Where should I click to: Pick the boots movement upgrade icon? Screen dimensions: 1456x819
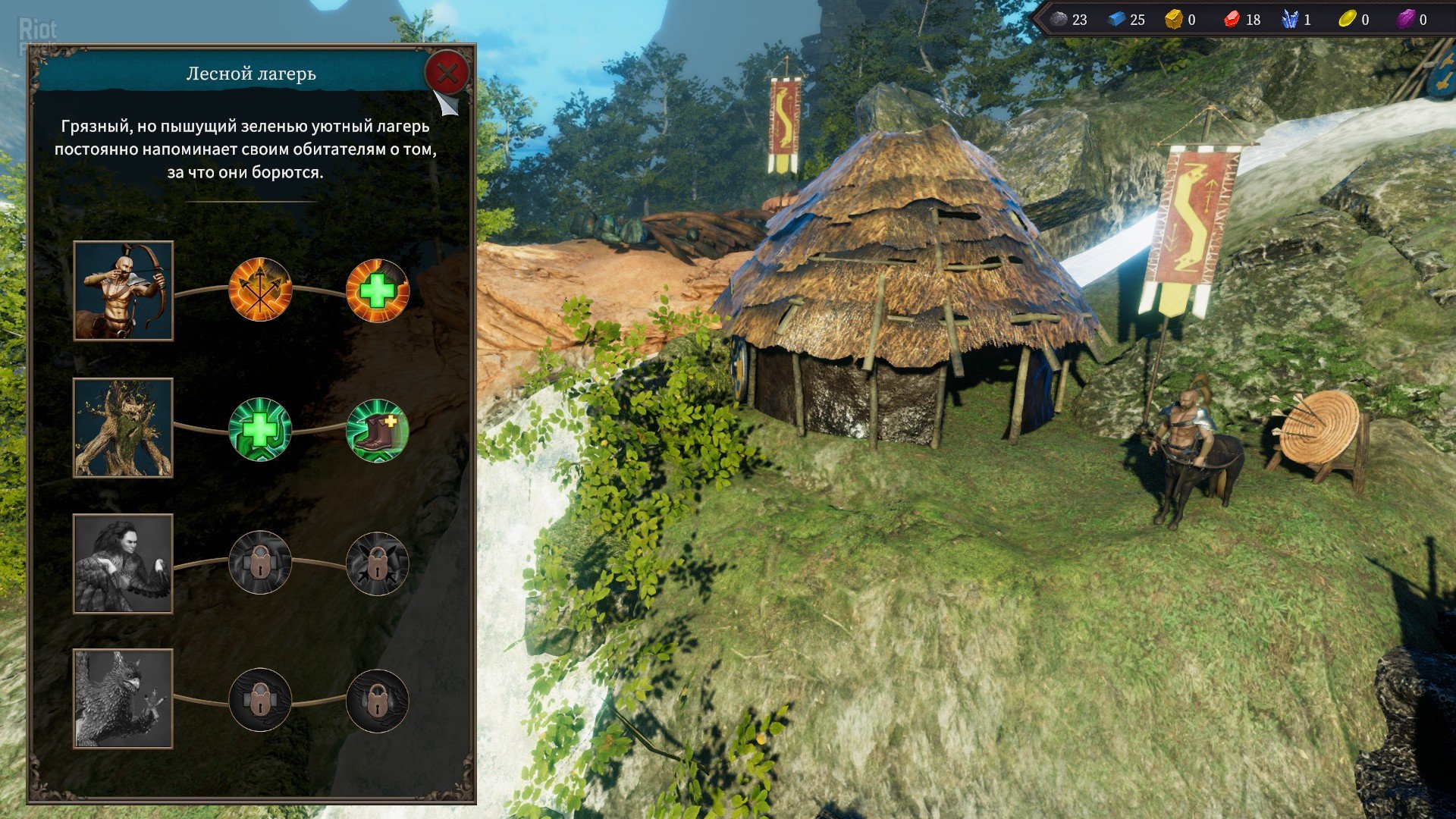coord(377,430)
